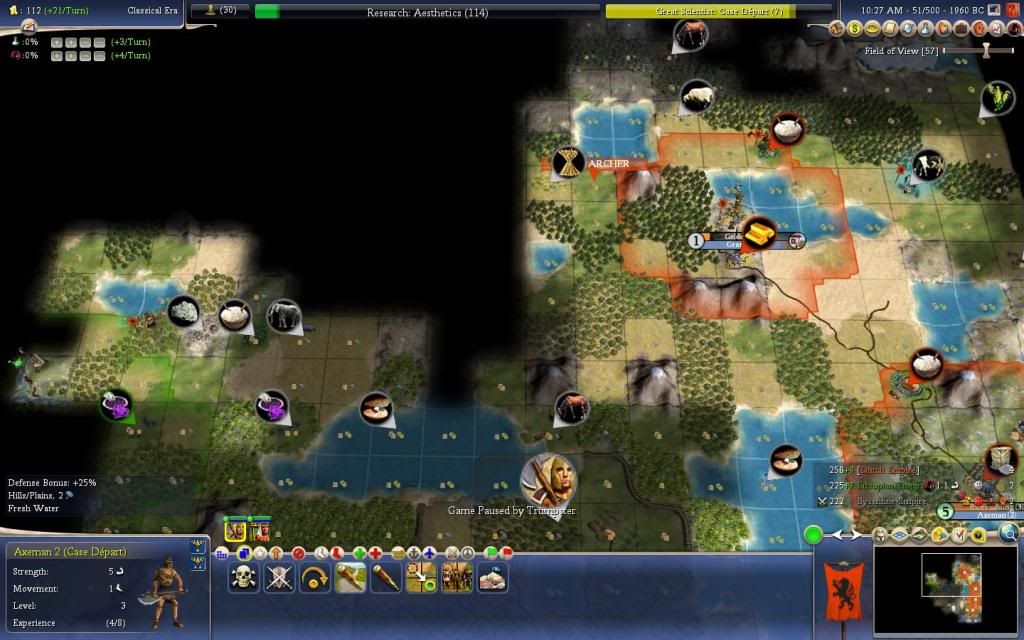The image size is (1024, 640).
Task: Choose the group of soldiers action
Action: click(457, 577)
